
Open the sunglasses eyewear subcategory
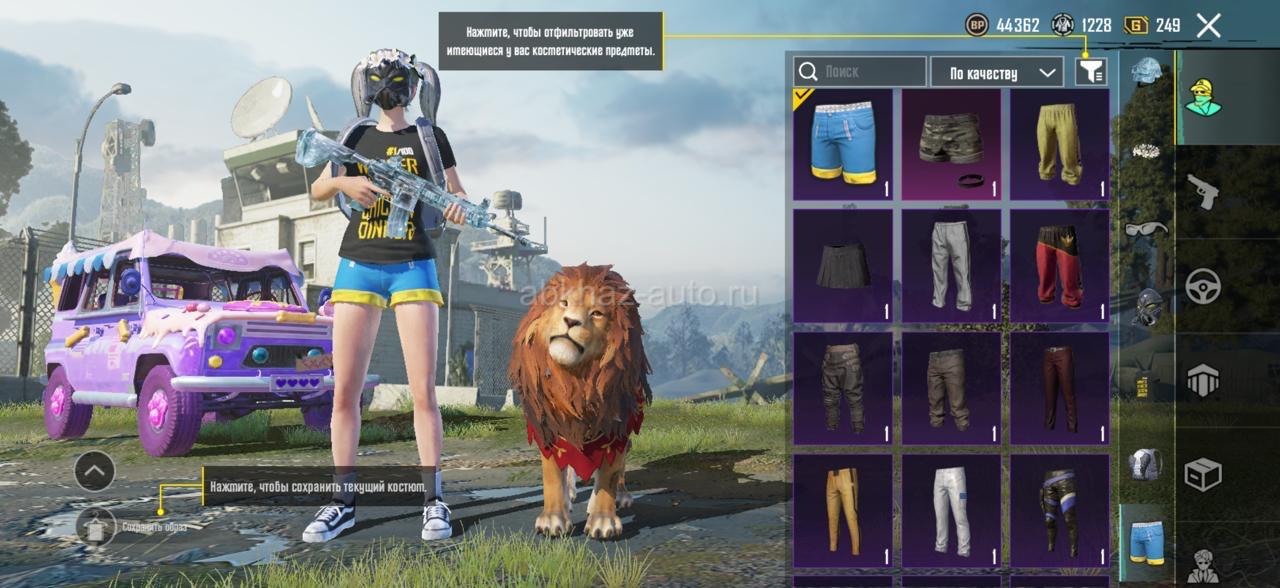tap(1146, 229)
